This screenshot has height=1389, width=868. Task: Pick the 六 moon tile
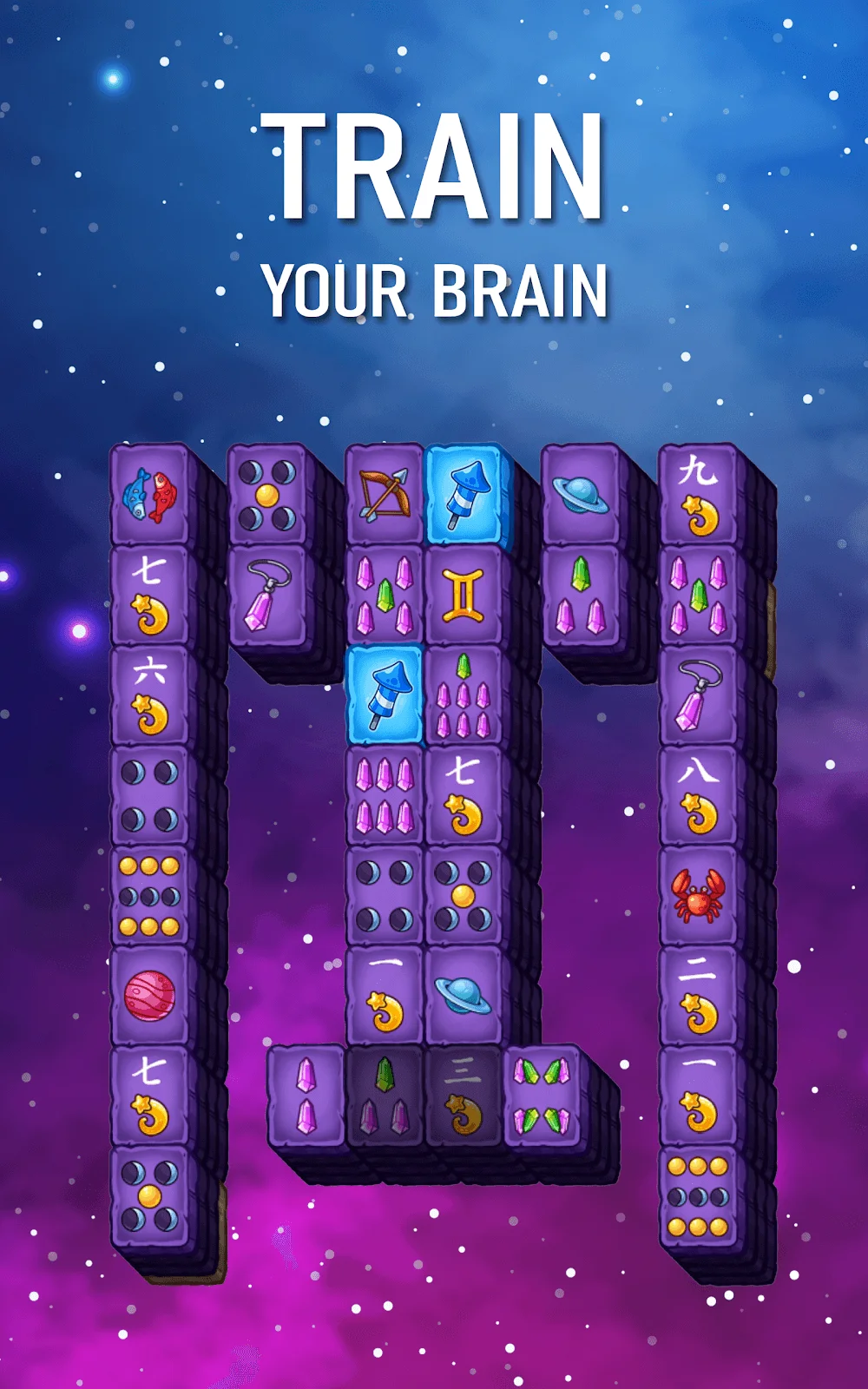coord(149,695)
